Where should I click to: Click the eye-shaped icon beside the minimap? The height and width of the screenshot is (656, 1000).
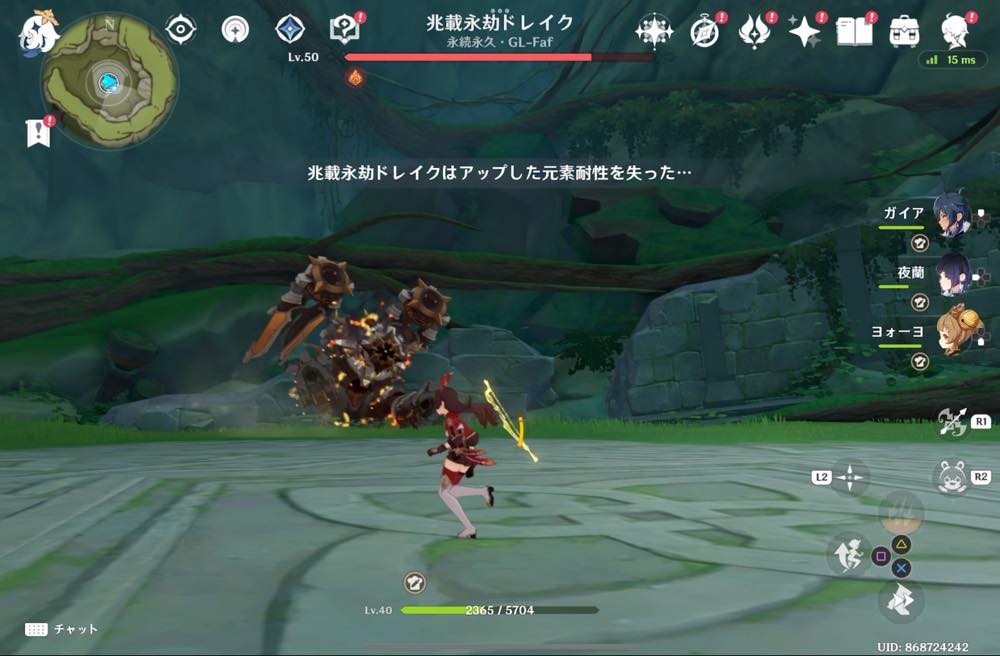[180, 30]
